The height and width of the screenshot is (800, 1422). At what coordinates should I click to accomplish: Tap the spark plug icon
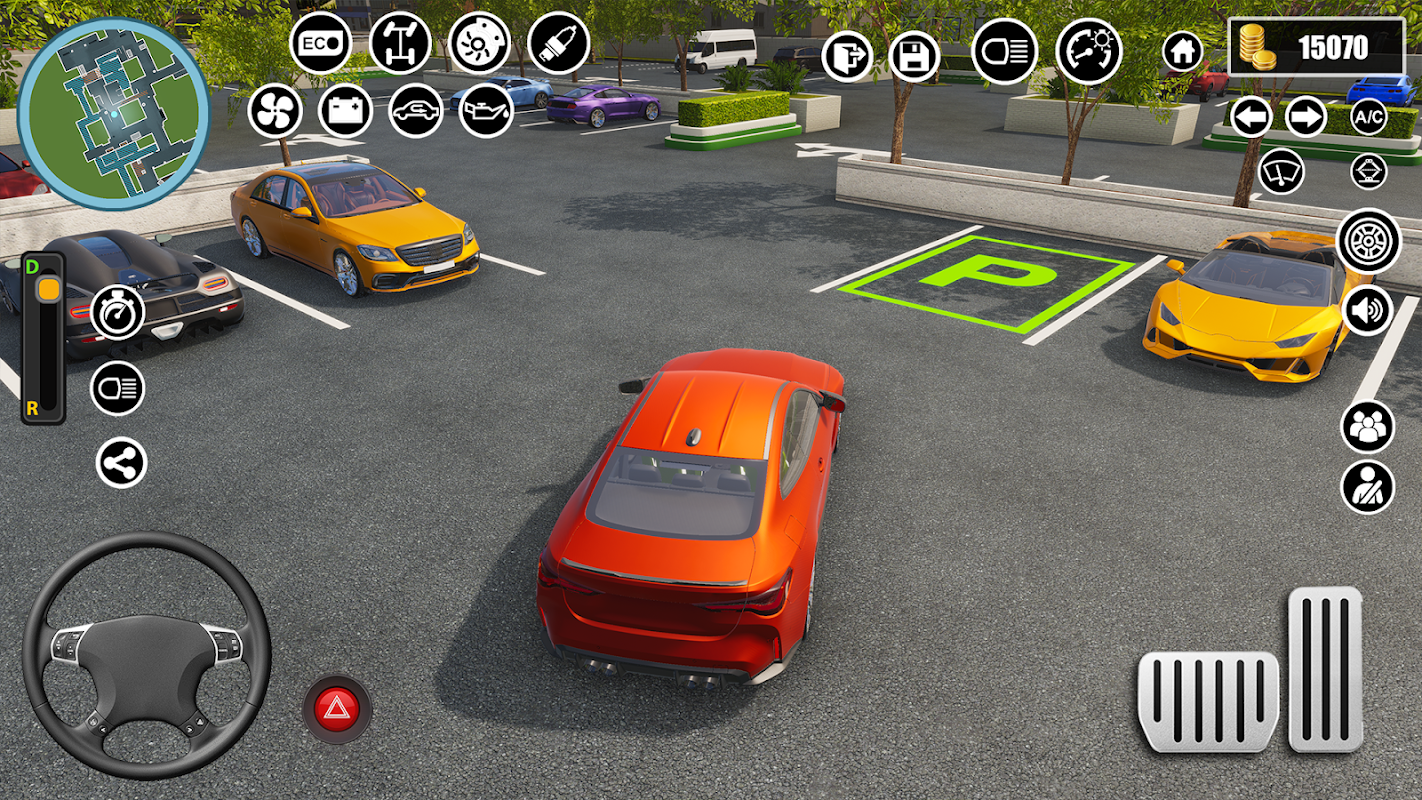[x=558, y=43]
